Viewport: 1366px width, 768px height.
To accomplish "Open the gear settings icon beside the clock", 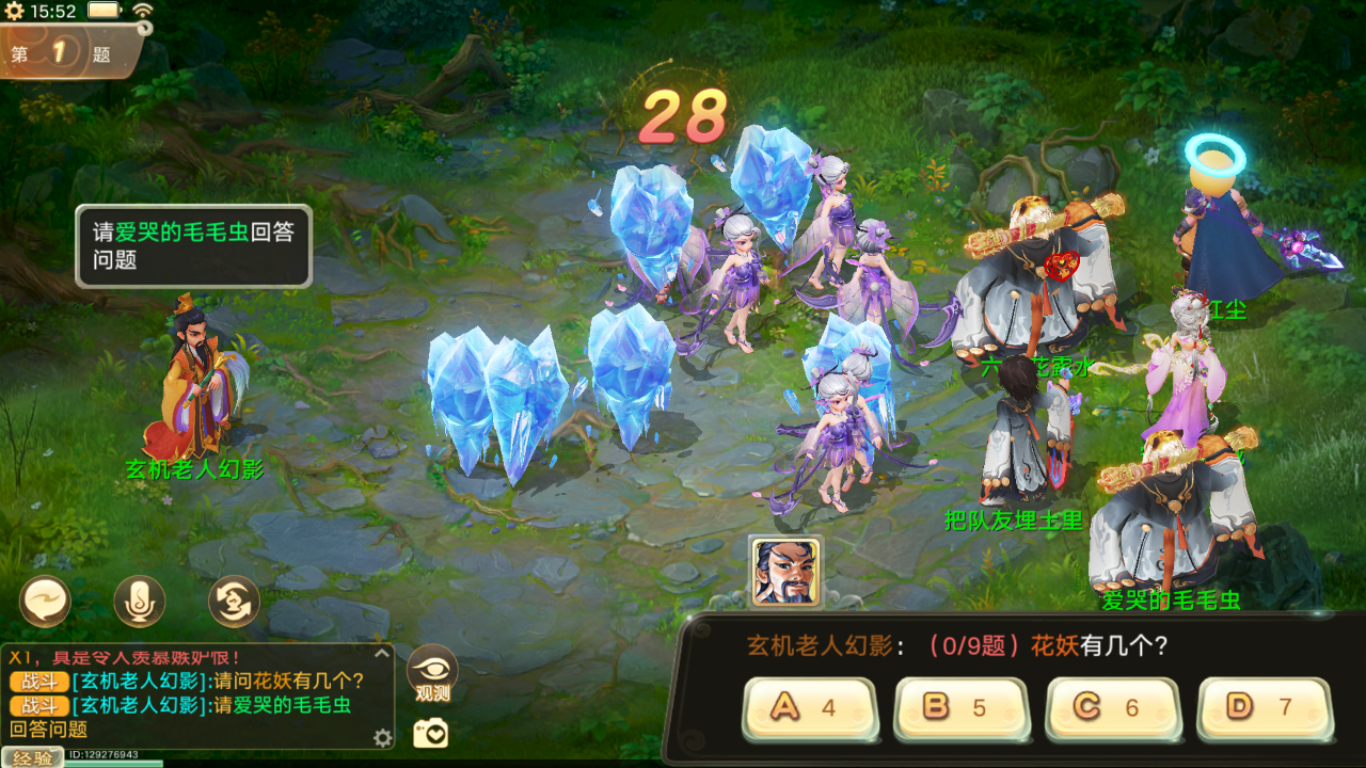I will (x=14, y=11).
